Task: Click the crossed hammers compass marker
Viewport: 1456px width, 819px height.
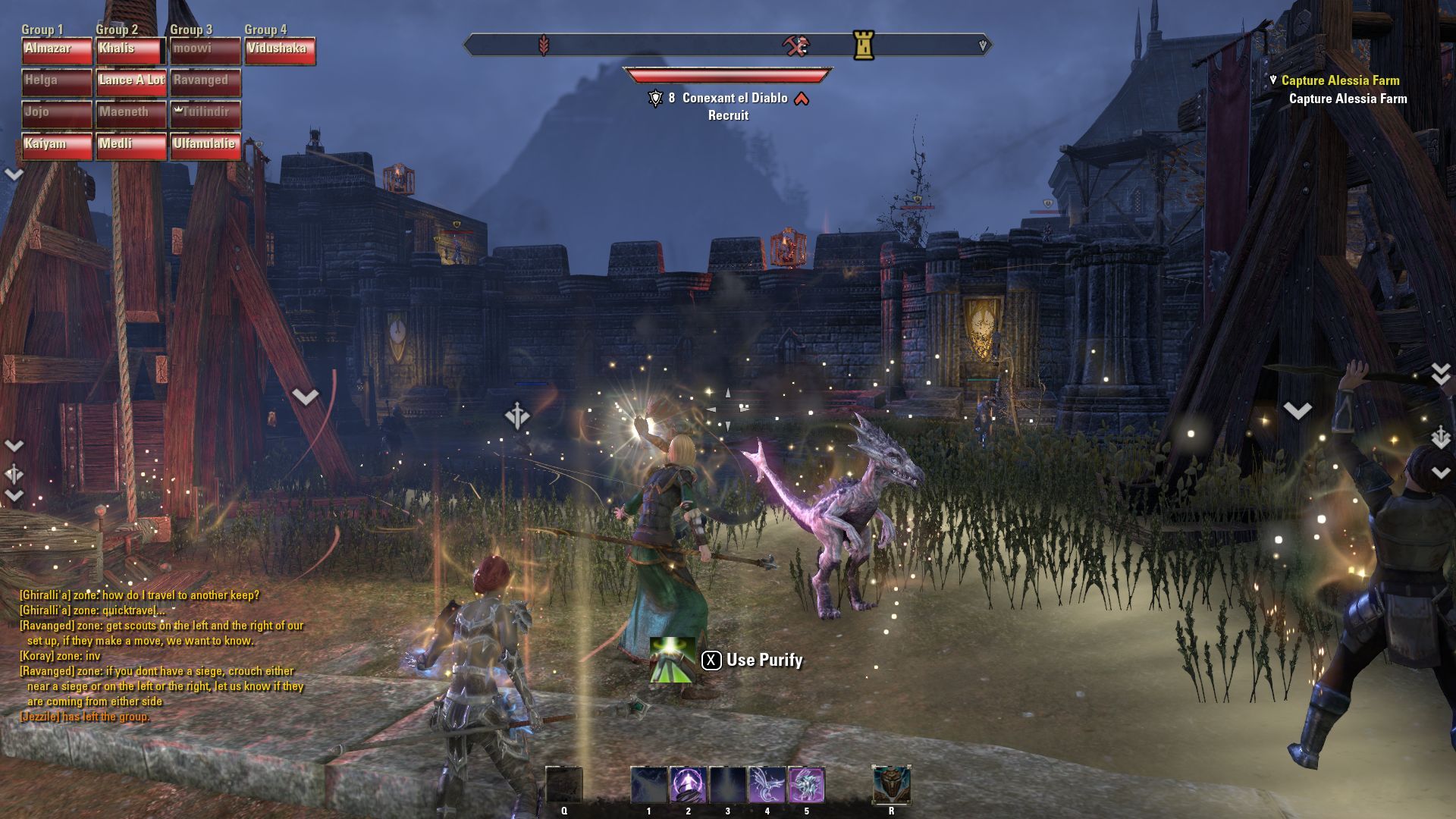Action: click(795, 45)
